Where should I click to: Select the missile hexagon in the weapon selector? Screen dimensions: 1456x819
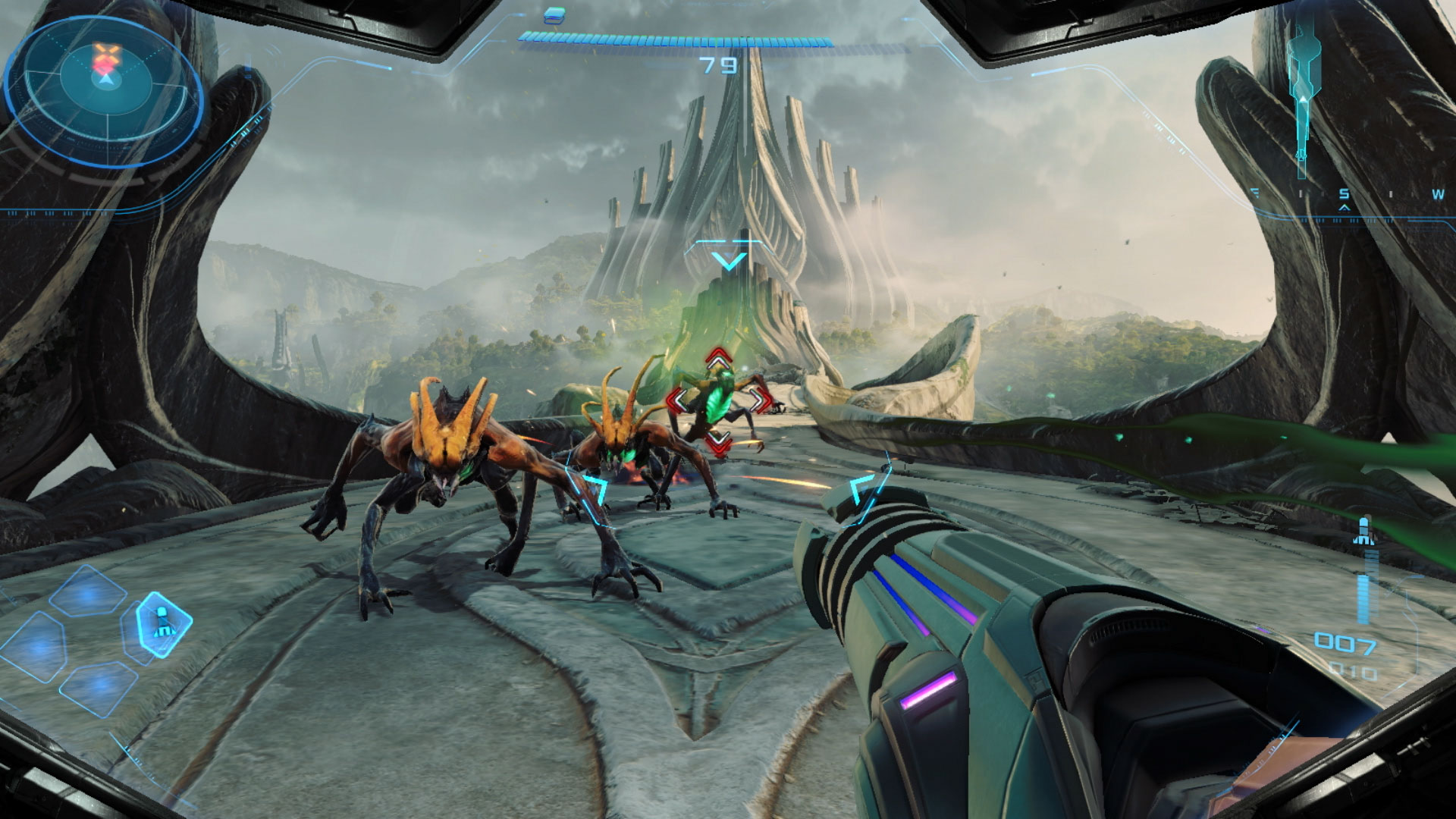tap(162, 623)
